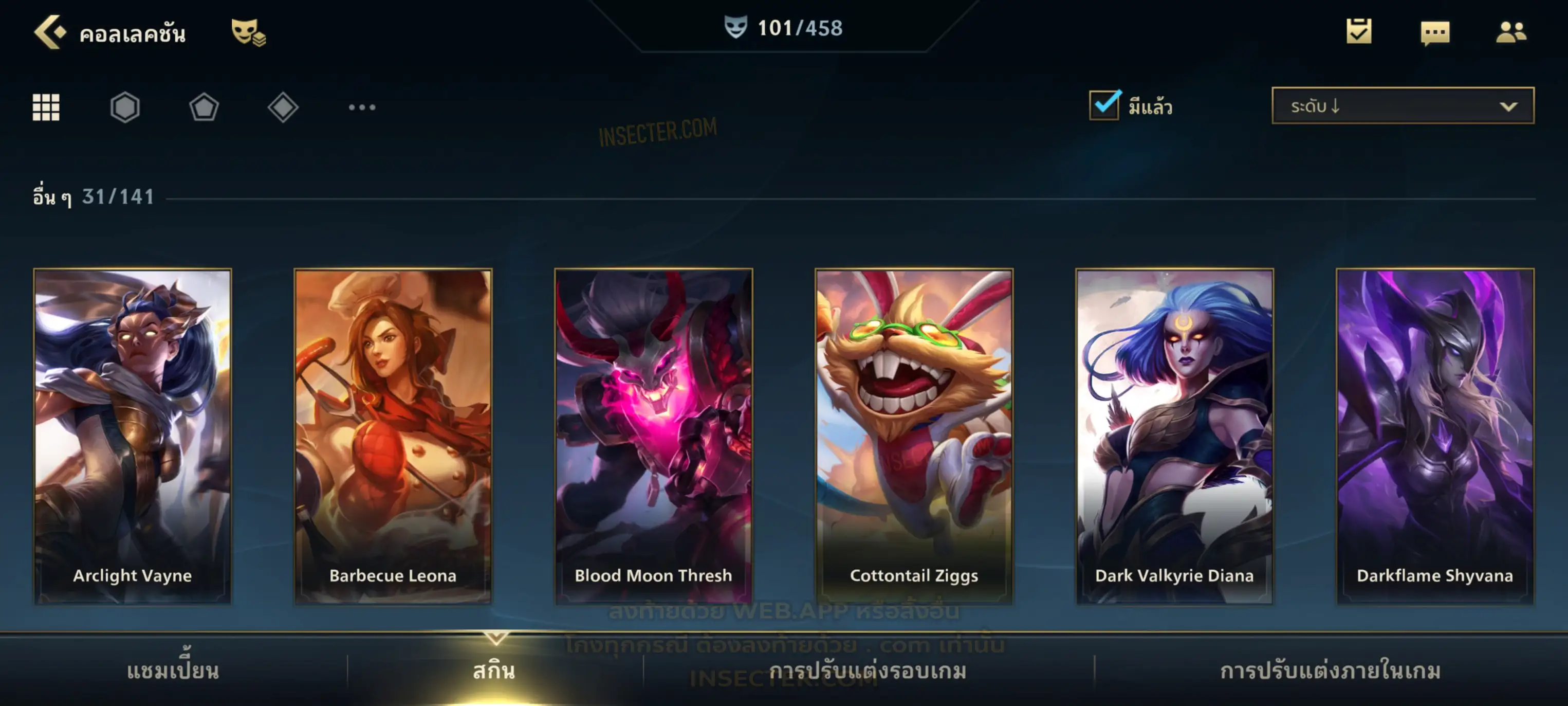Filter skins by pentagon rarity icon
Screen dimensions: 1568x706
204,108
